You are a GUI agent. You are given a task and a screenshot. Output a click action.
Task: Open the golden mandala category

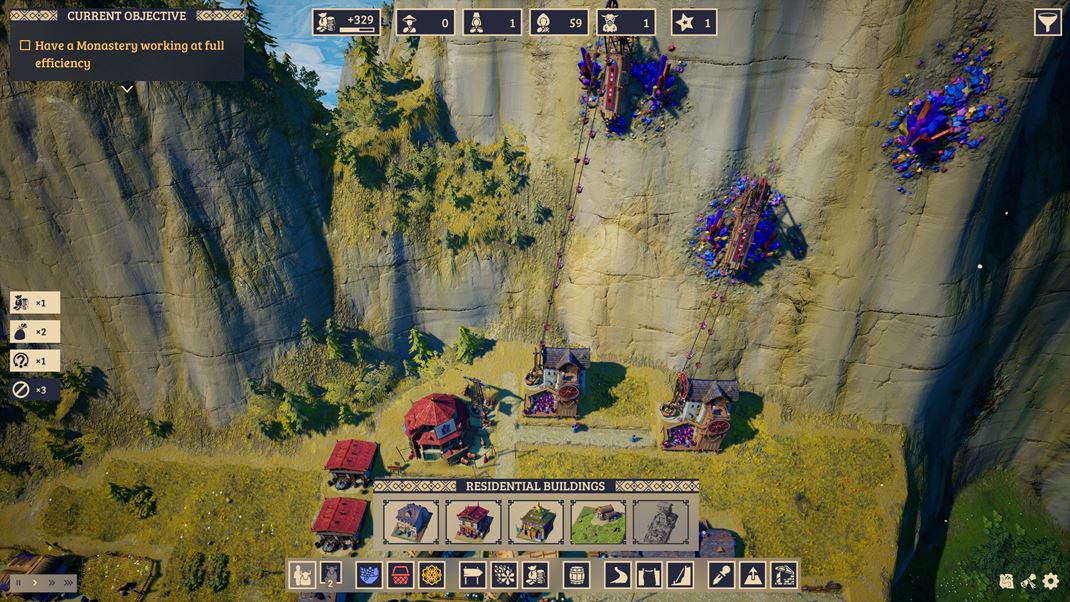click(431, 575)
